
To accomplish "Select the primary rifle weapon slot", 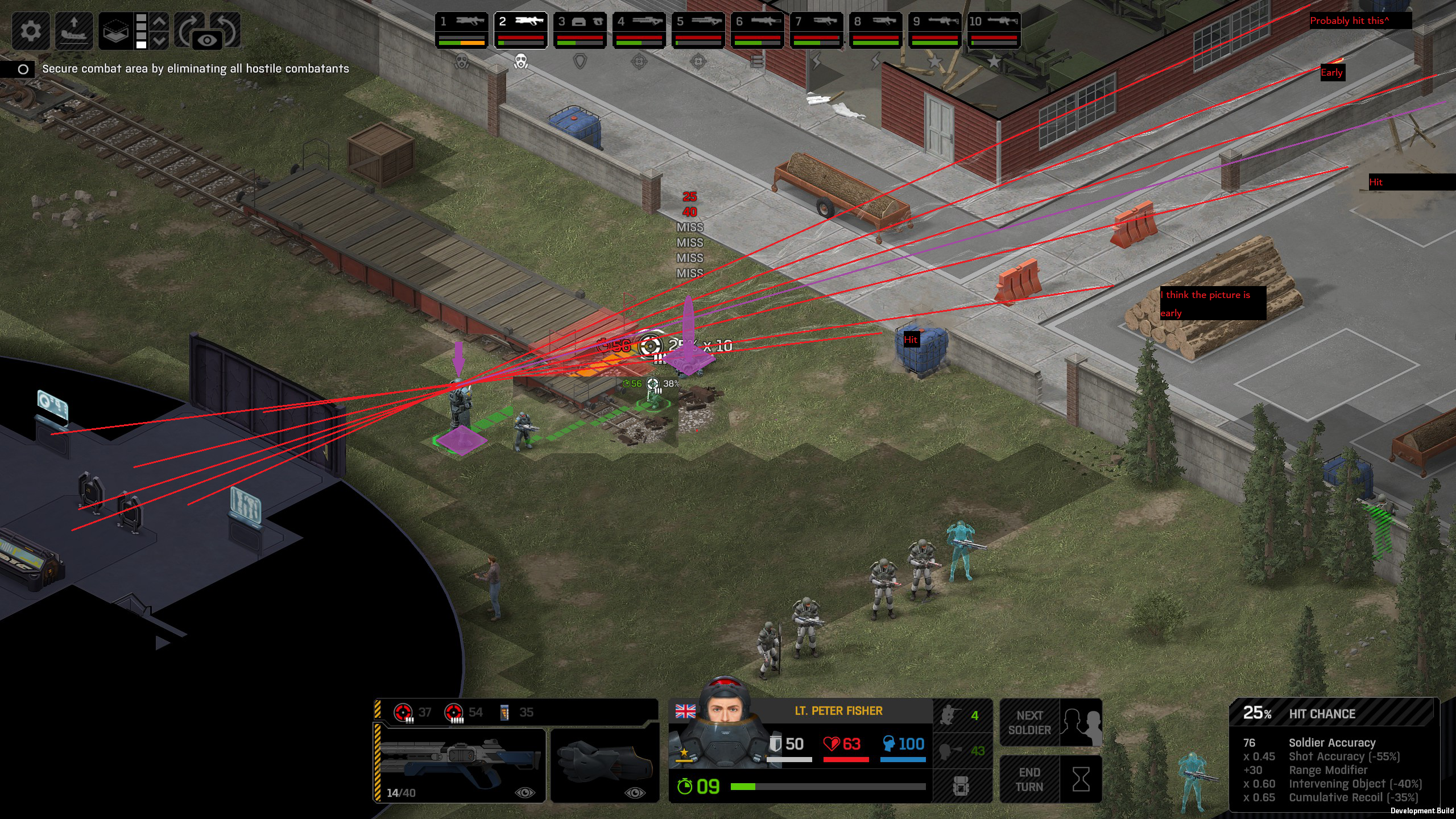I will 460,764.
